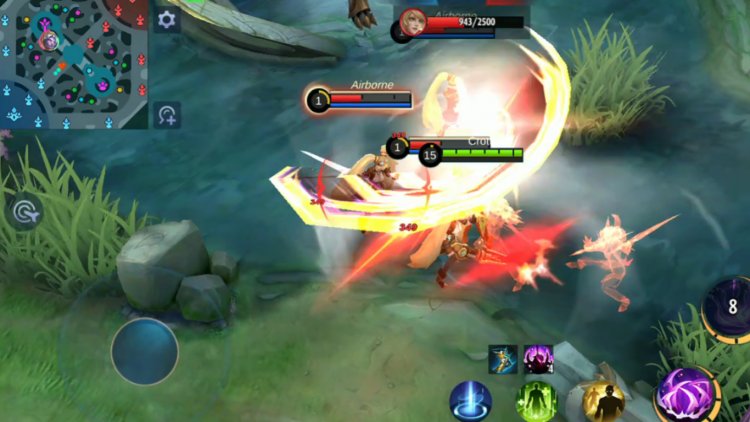Image resolution: width=750 pixels, height=422 pixels.
Task: Use the golden silhouette battle spell
Action: point(603,401)
